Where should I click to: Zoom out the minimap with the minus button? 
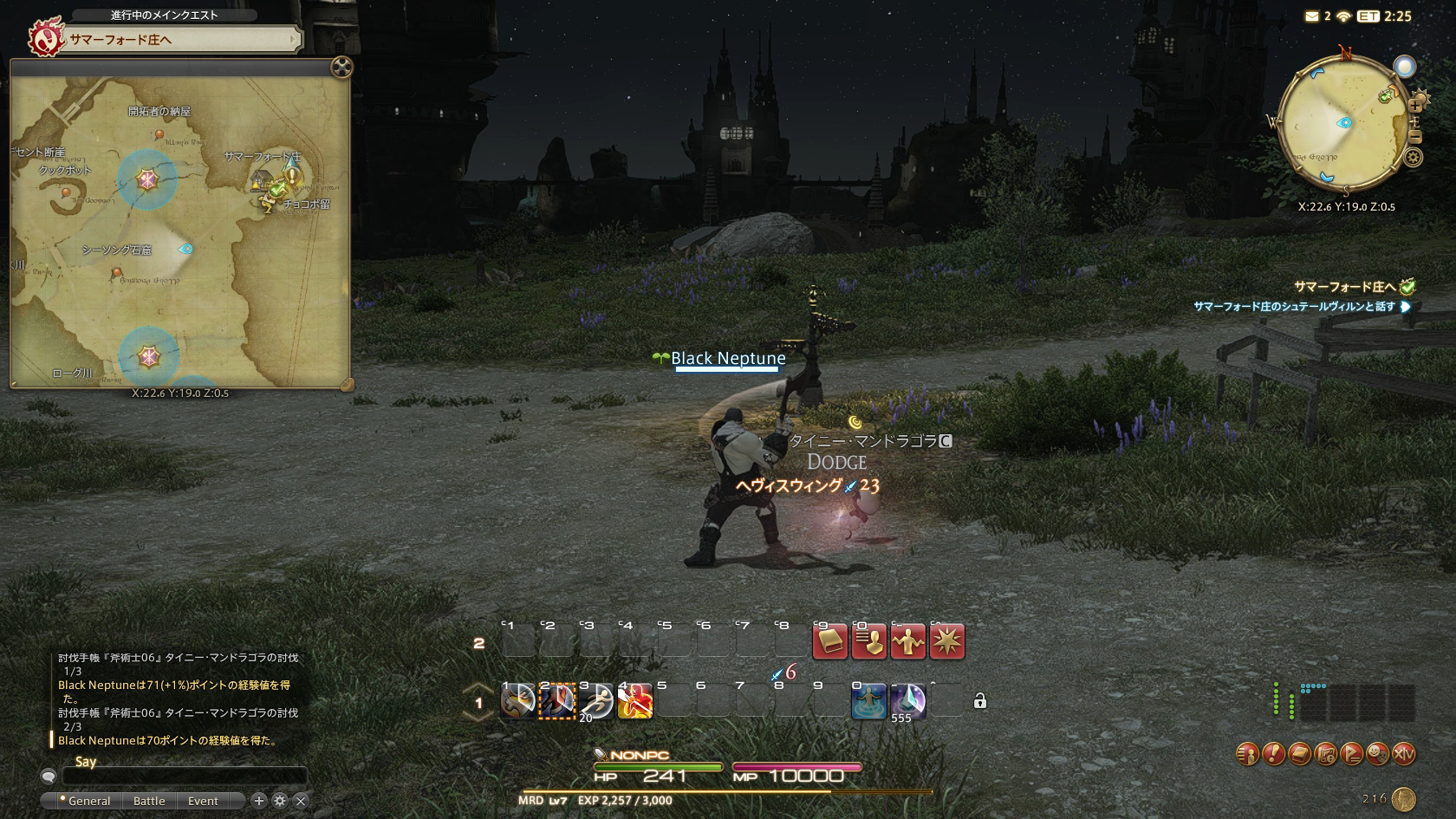1414,137
